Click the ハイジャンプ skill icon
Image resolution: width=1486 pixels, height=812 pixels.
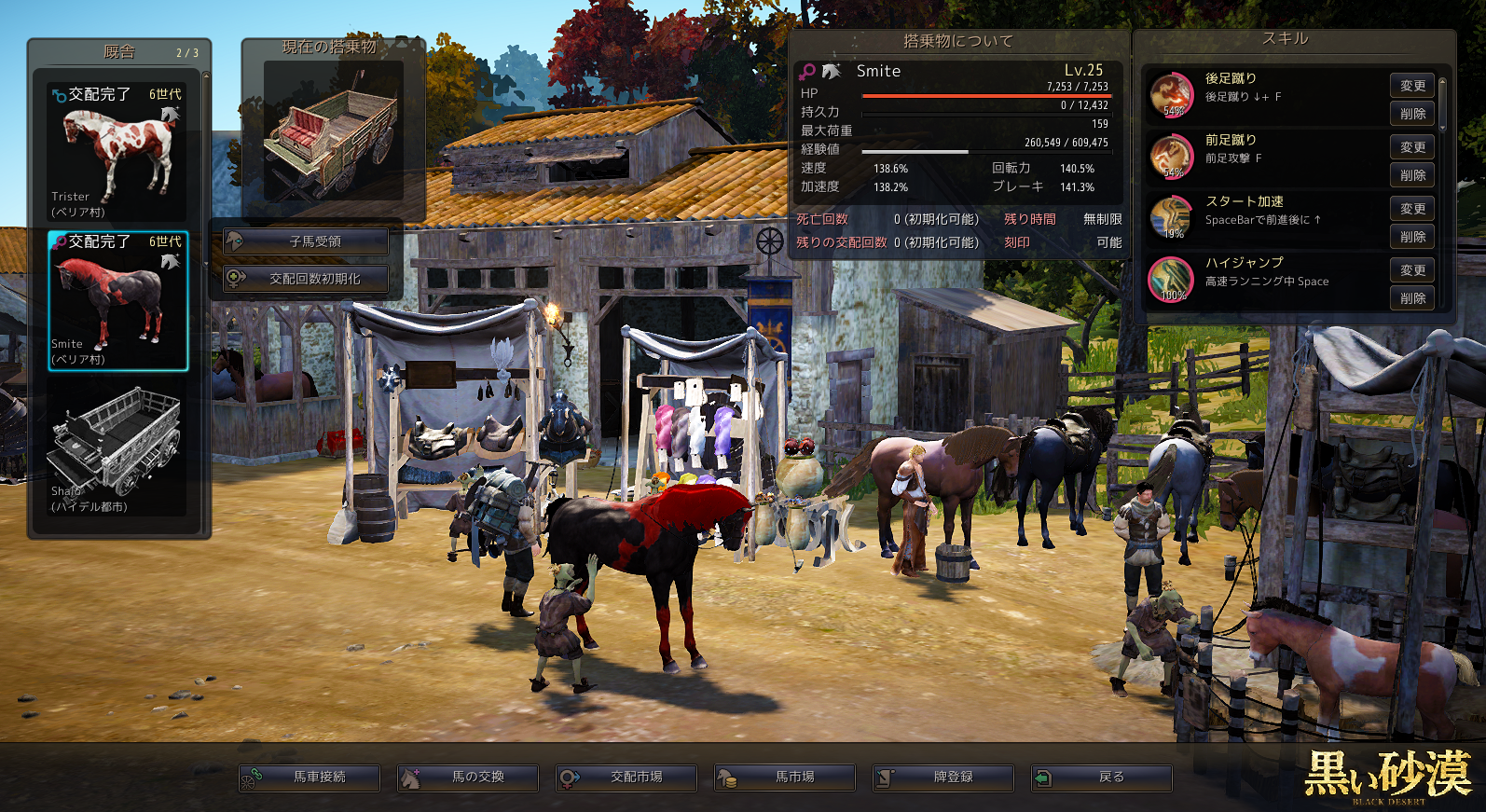(1172, 280)
